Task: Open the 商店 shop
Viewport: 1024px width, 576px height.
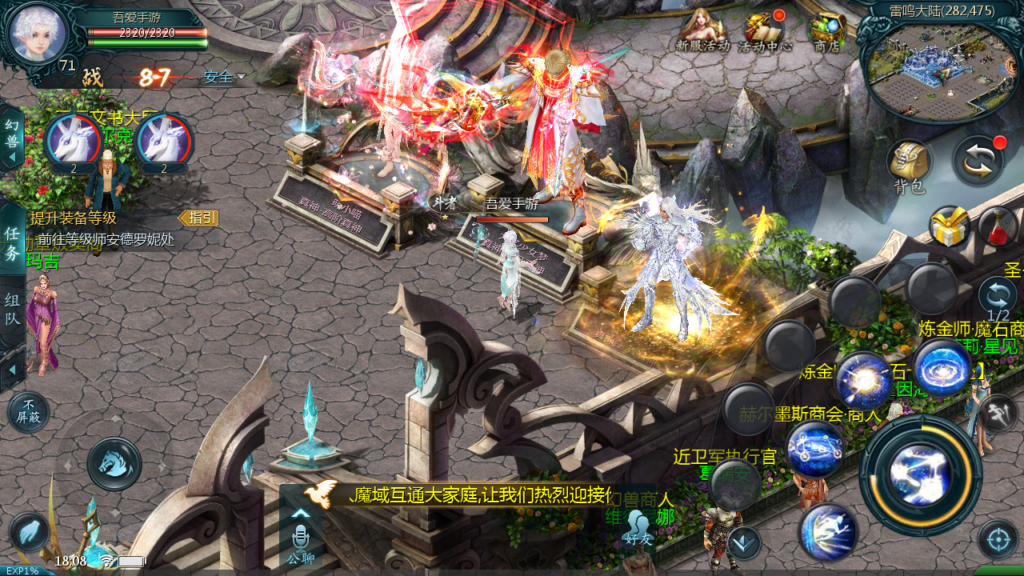Action: [x=827, y=31]
